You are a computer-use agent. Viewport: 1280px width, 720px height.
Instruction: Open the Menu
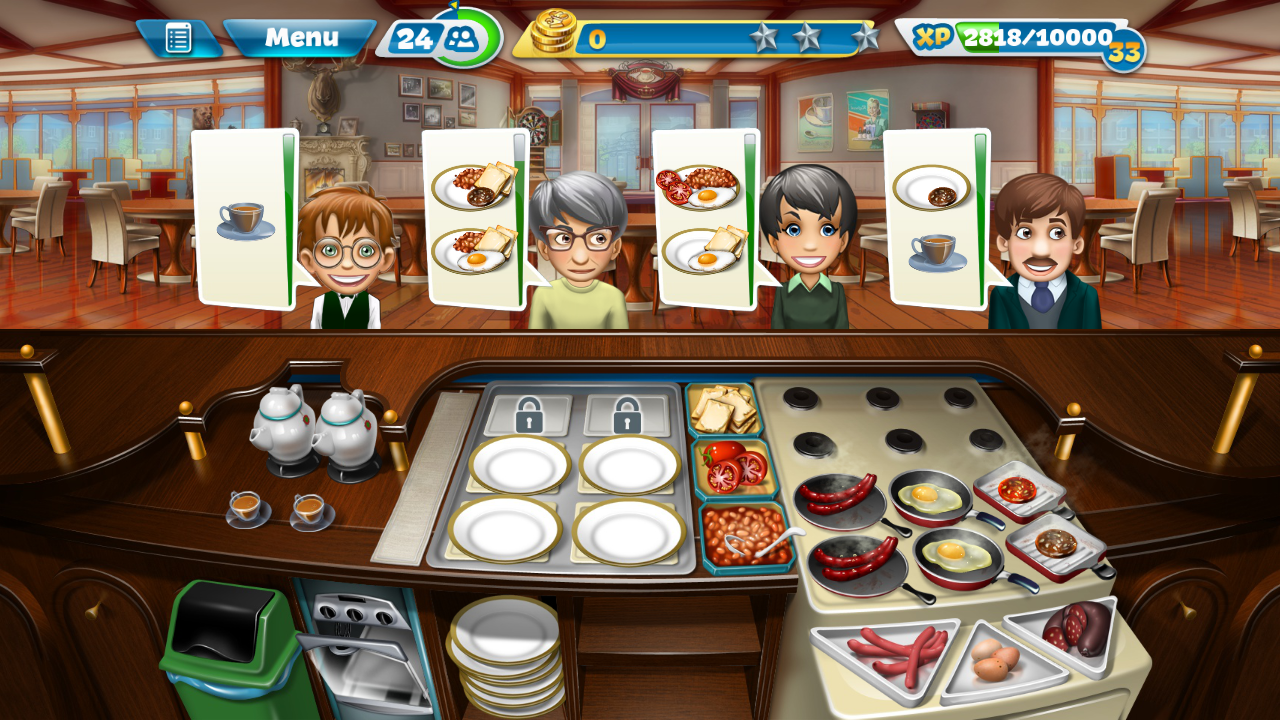(300, 39)
